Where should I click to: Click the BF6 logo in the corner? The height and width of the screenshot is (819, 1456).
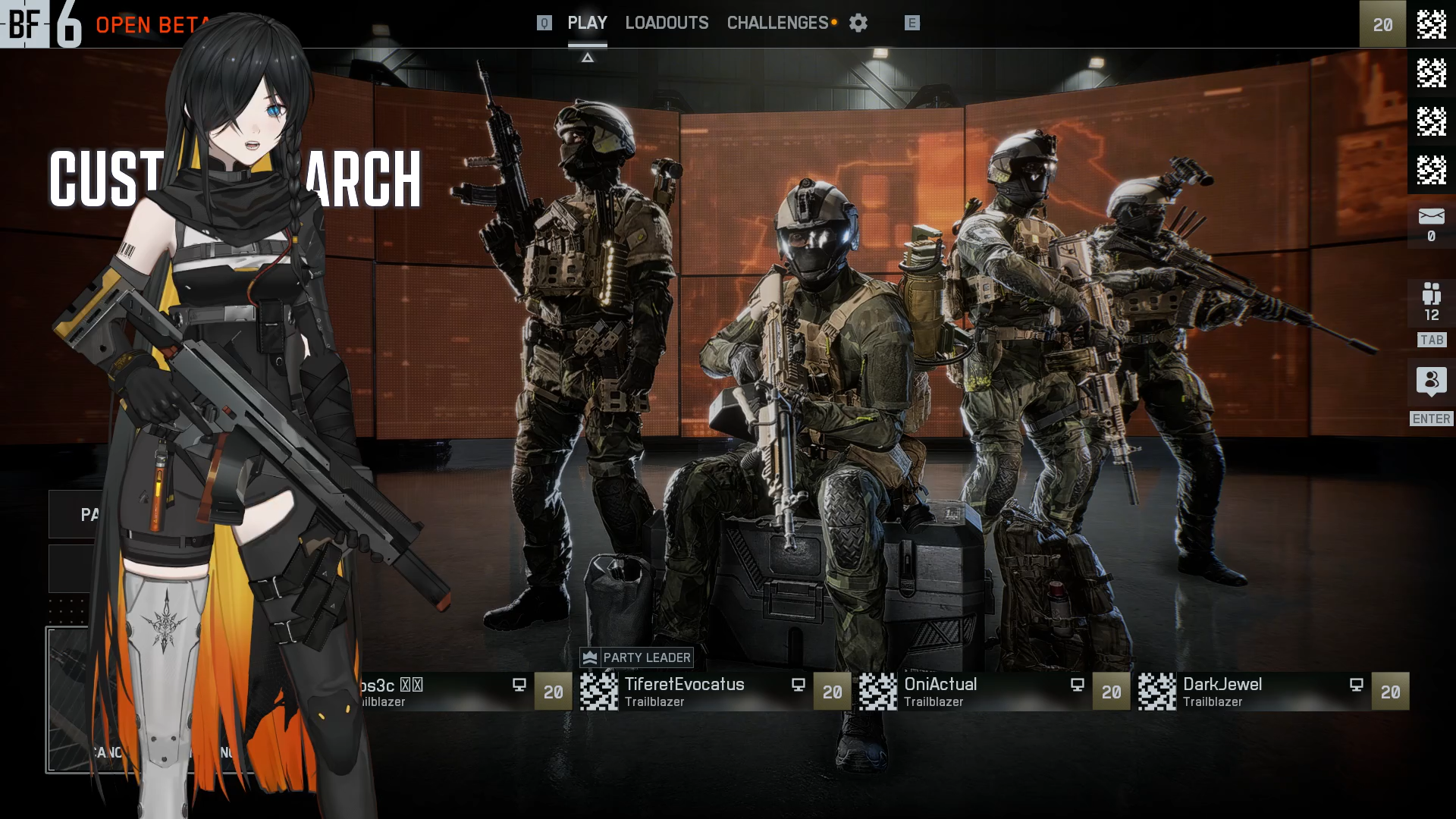[41, 24]
